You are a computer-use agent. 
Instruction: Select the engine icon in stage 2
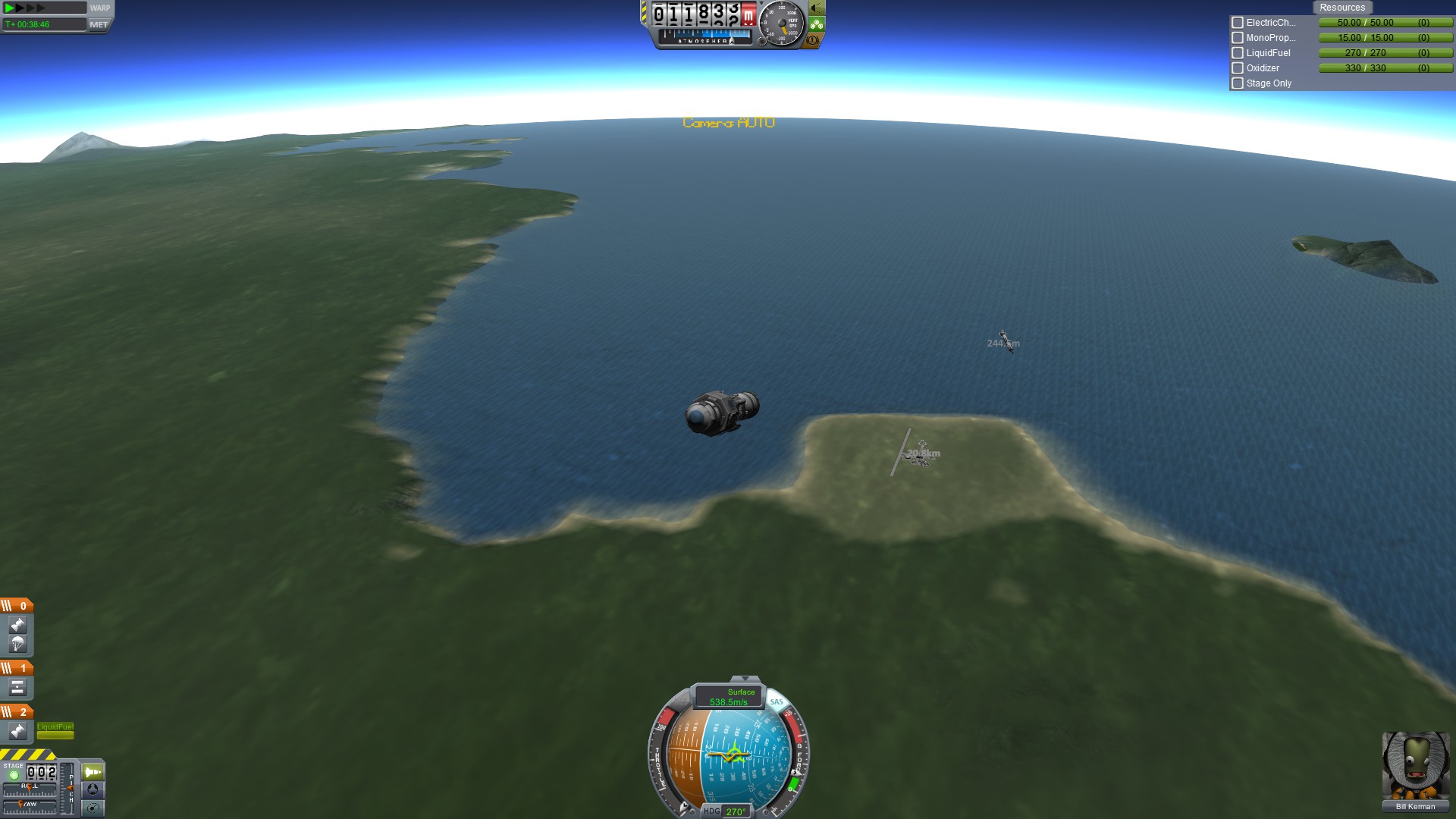click(x=17, y=731)
